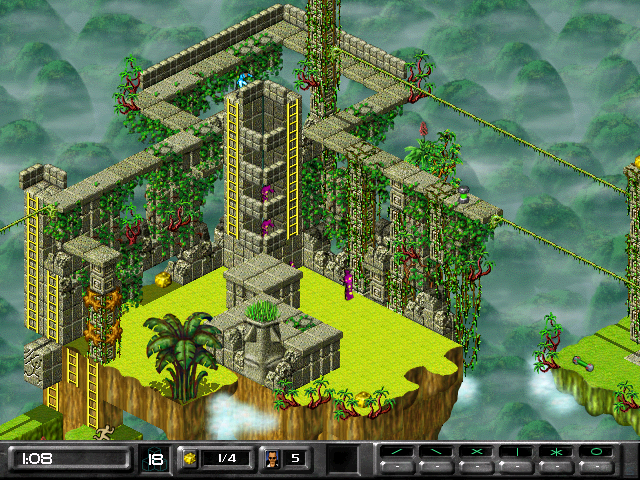Choose the backslash symbol button
The width and height of the screenshot is (640, 480).
point(436,453)
